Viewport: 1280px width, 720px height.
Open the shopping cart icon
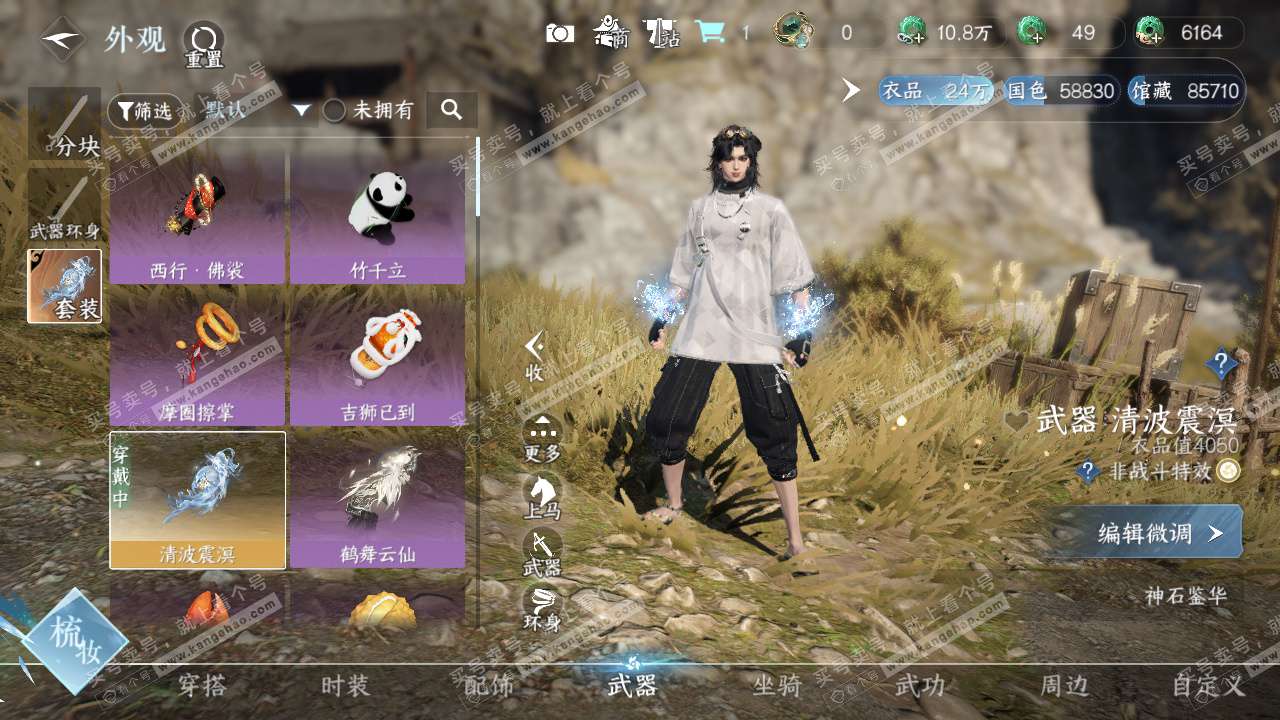coord(710,33)
